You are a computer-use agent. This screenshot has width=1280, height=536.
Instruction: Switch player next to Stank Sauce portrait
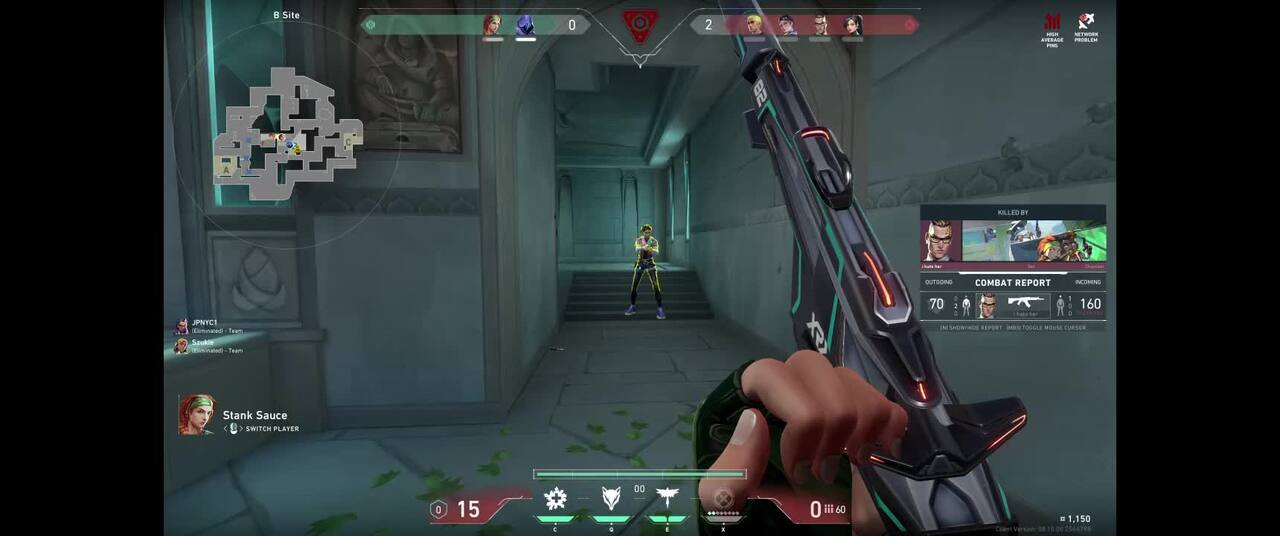pyautogui.click(x=265, y=429)
